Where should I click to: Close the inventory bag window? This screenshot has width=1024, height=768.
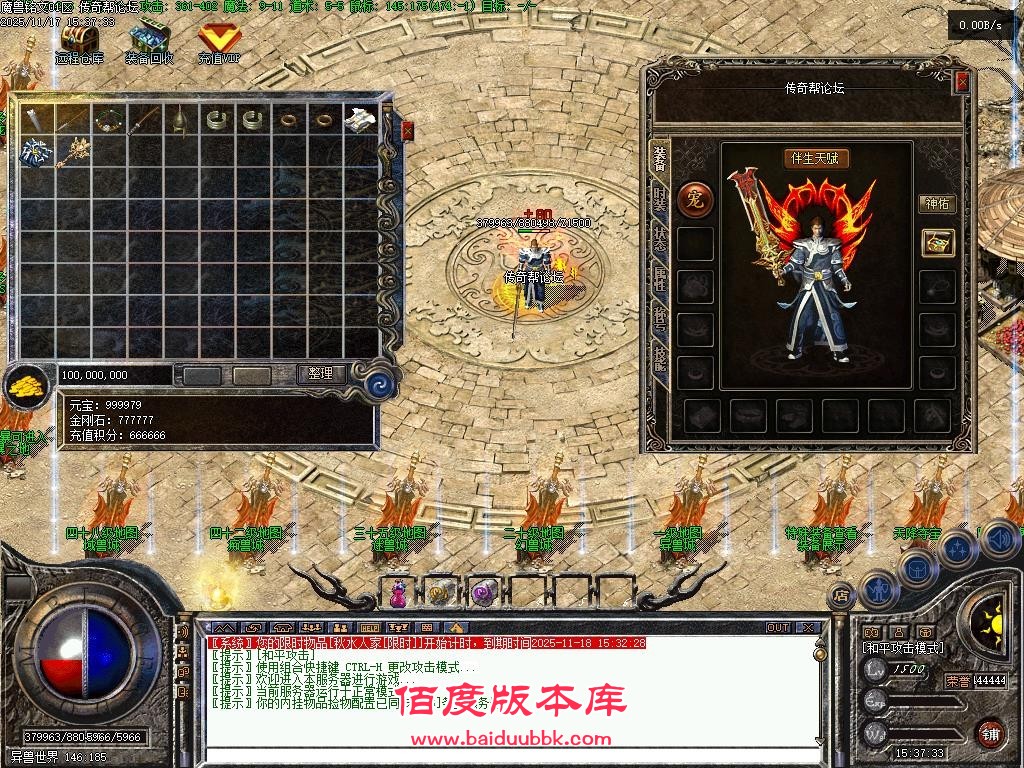(407, 130)
